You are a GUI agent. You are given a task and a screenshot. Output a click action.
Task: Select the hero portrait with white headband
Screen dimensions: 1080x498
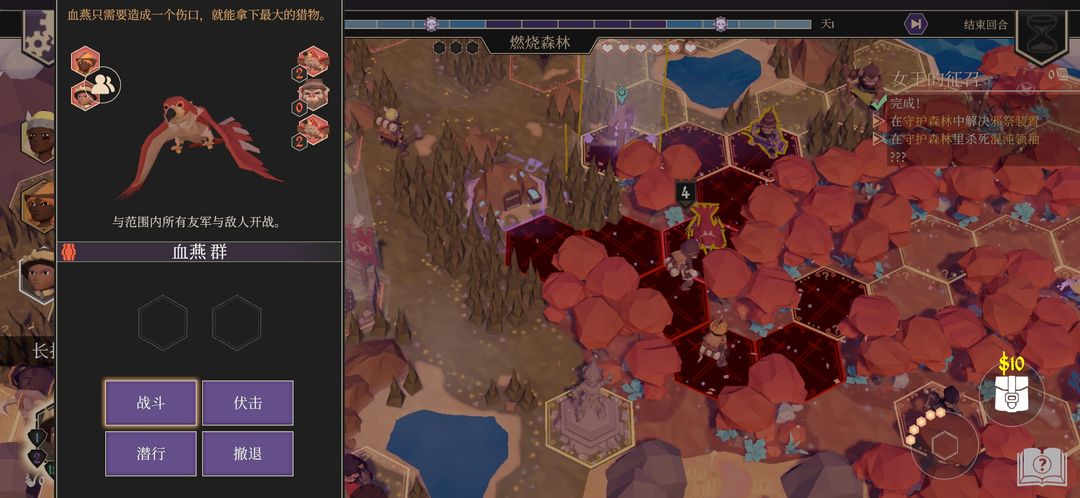pyautogui.click(x=40, y=137)
